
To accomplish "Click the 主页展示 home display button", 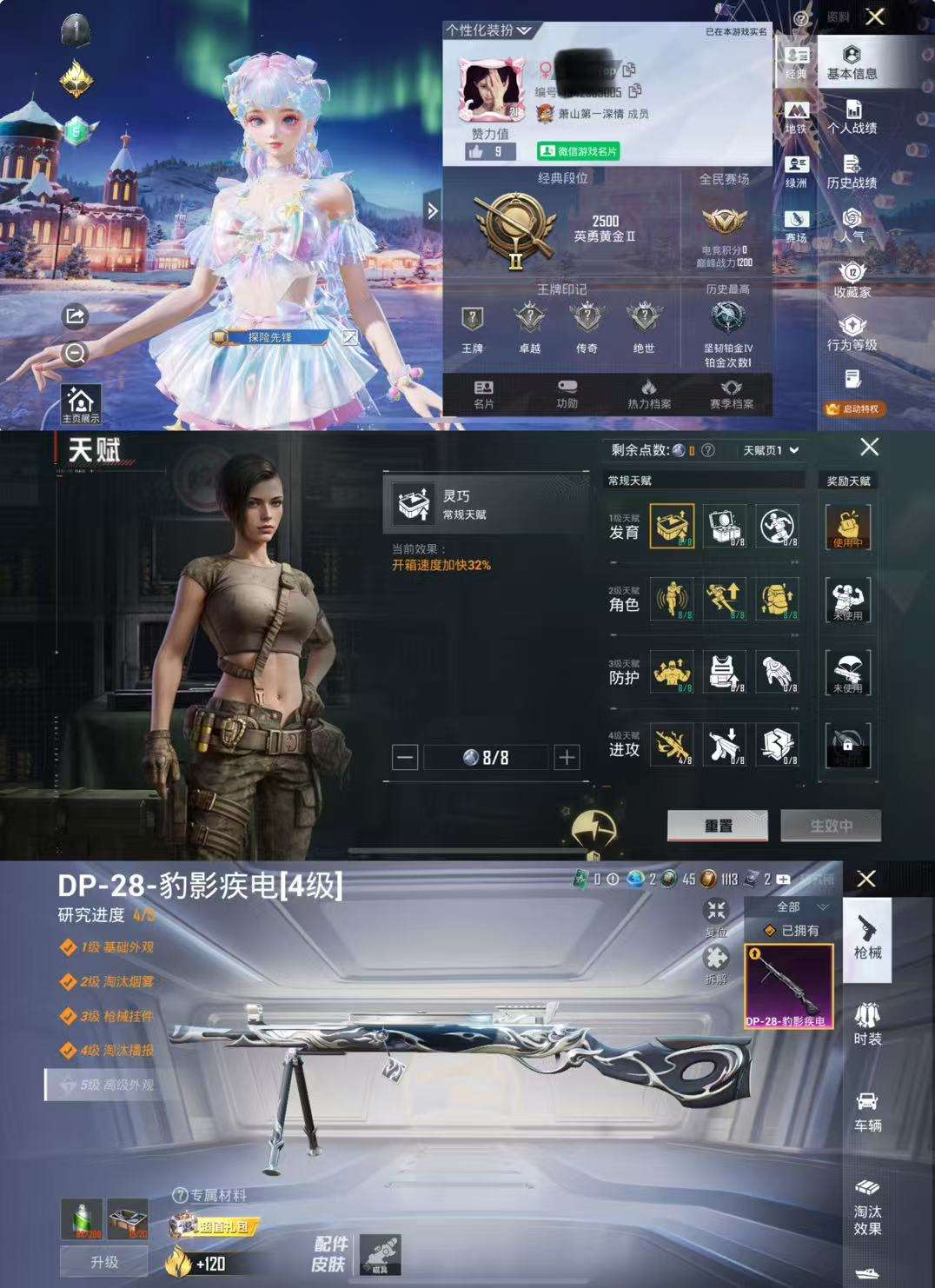I will (x=81, y=405).
